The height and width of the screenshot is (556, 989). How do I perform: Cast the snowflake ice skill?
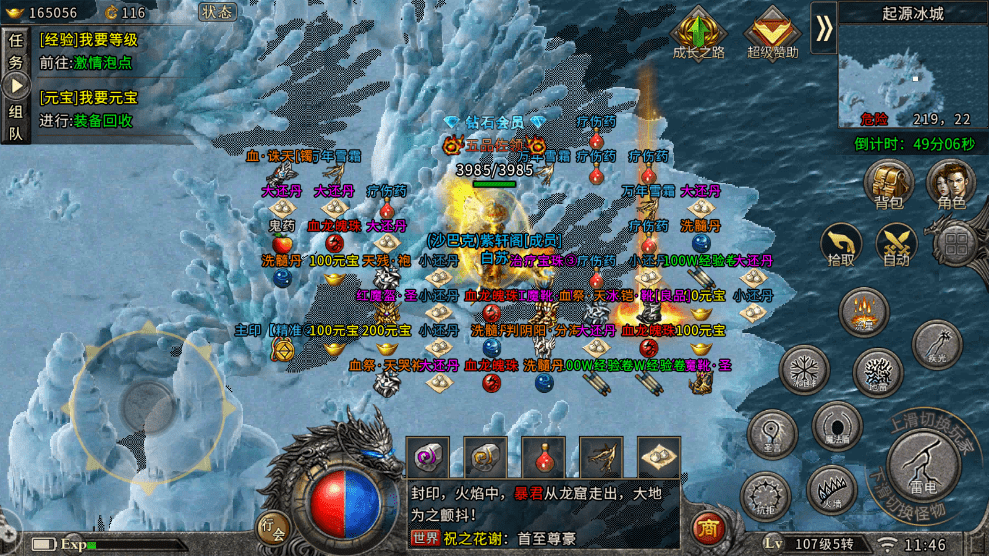(804, 369)
